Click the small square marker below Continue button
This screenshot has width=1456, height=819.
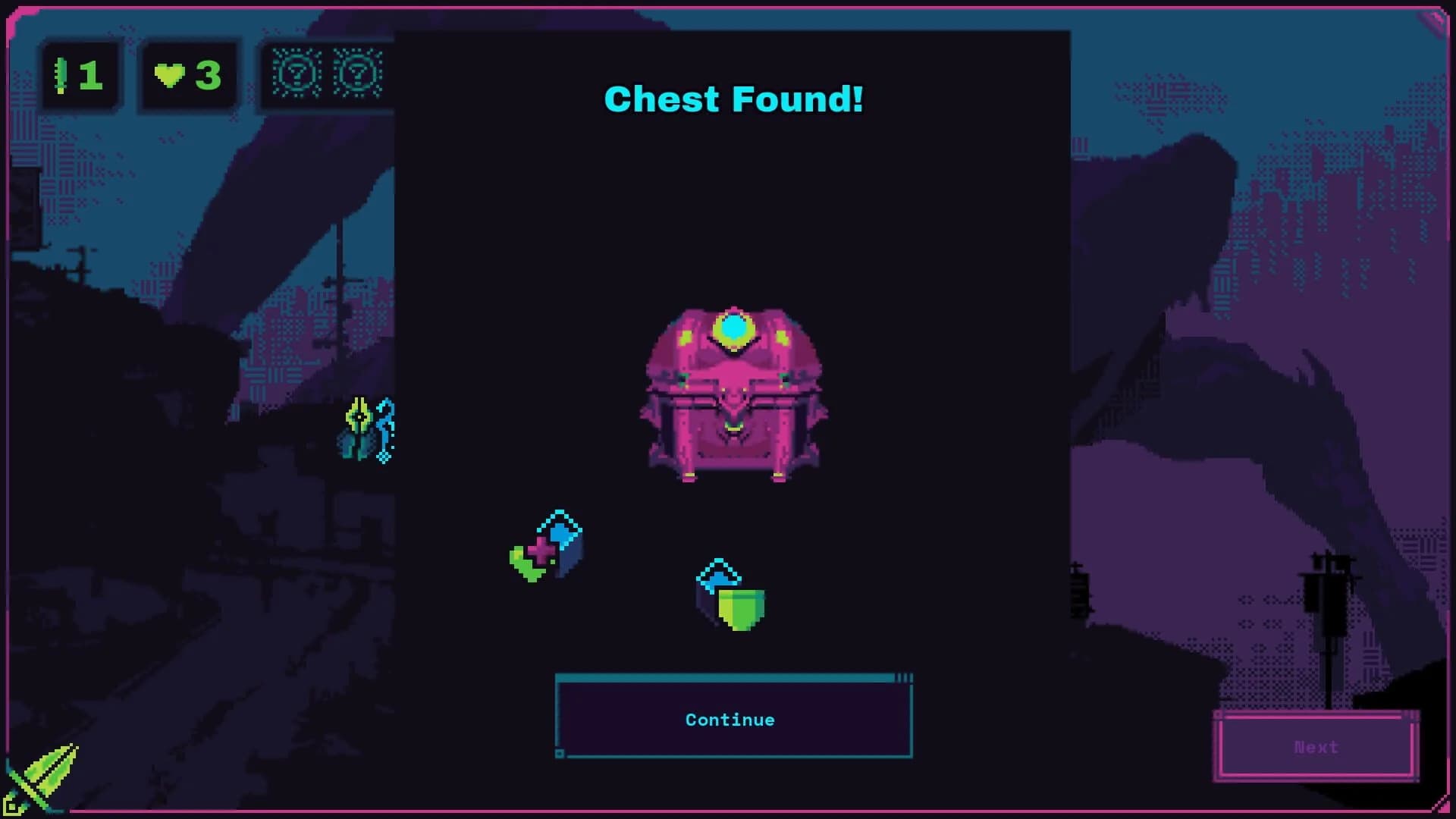pyautogui.click(x=561, y=754)
